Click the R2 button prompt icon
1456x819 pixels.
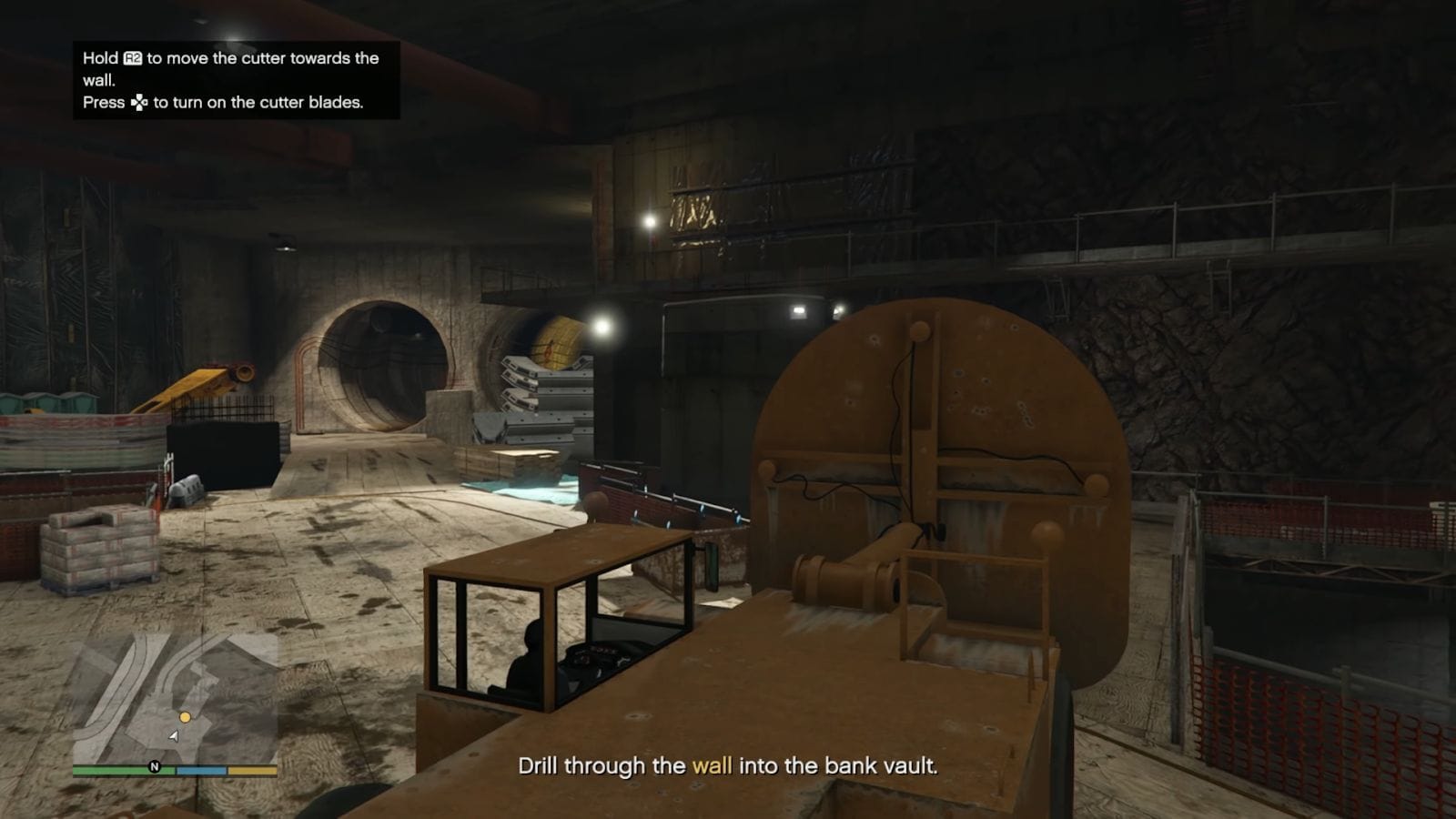pyautogui.click(x=132, y=58)
